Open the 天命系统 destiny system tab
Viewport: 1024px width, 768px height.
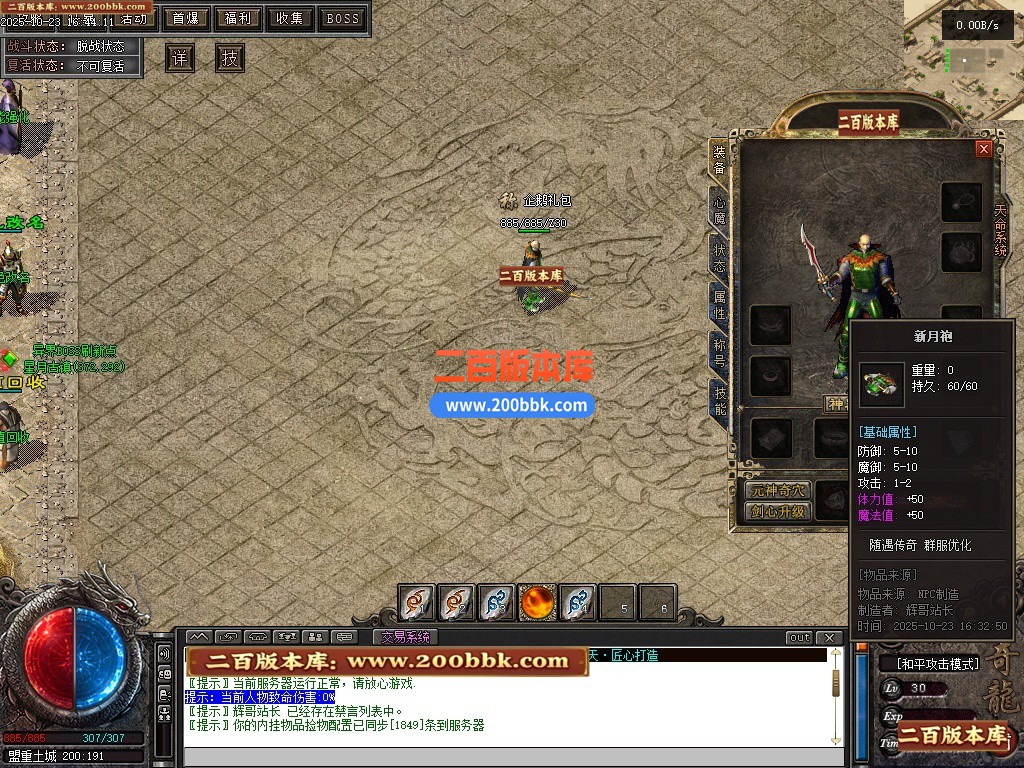[1001, 230]
